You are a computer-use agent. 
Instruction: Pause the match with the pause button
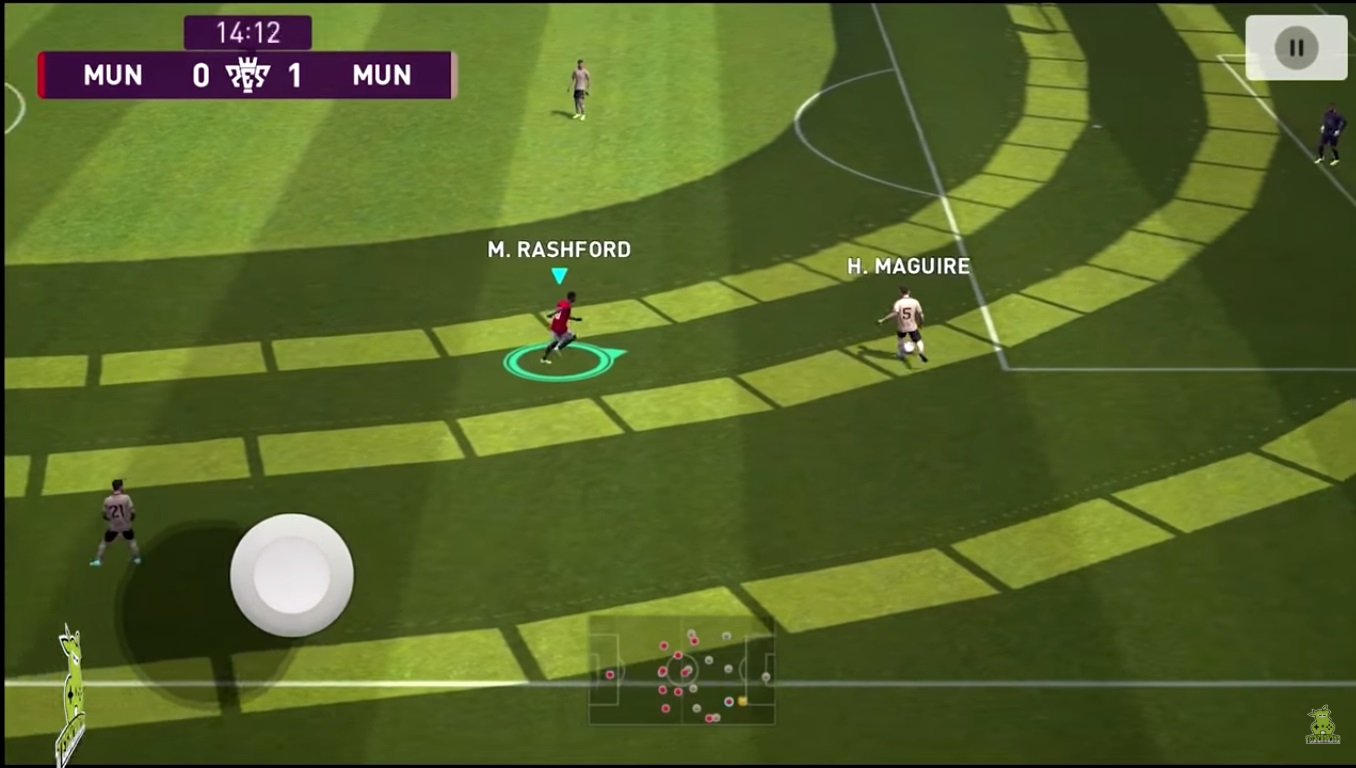click(x=1296, y=48)
